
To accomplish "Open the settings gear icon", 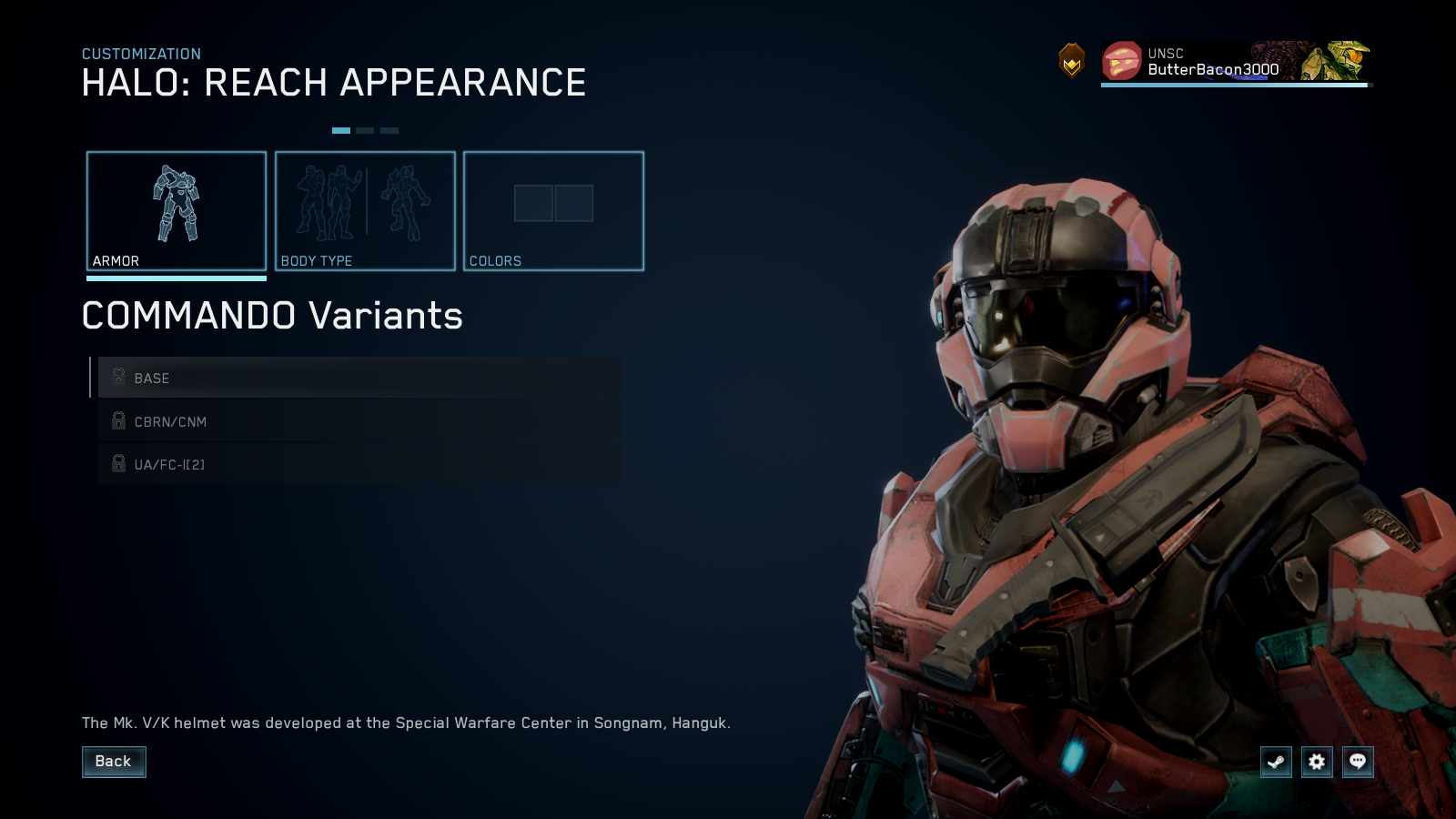I will coord(1316,763).
